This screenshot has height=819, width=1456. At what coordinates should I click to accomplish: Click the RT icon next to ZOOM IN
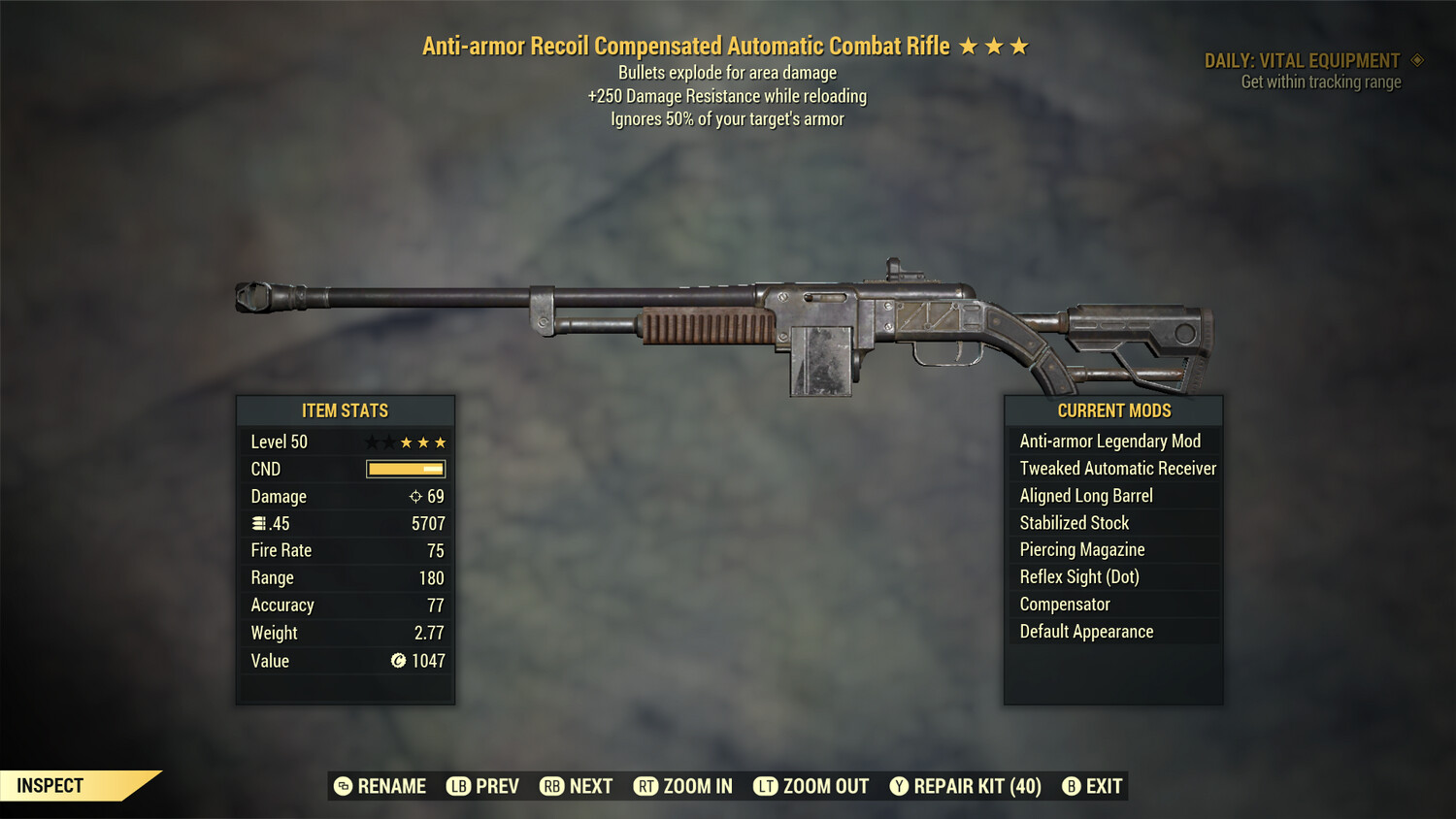(x=645, y=786)
